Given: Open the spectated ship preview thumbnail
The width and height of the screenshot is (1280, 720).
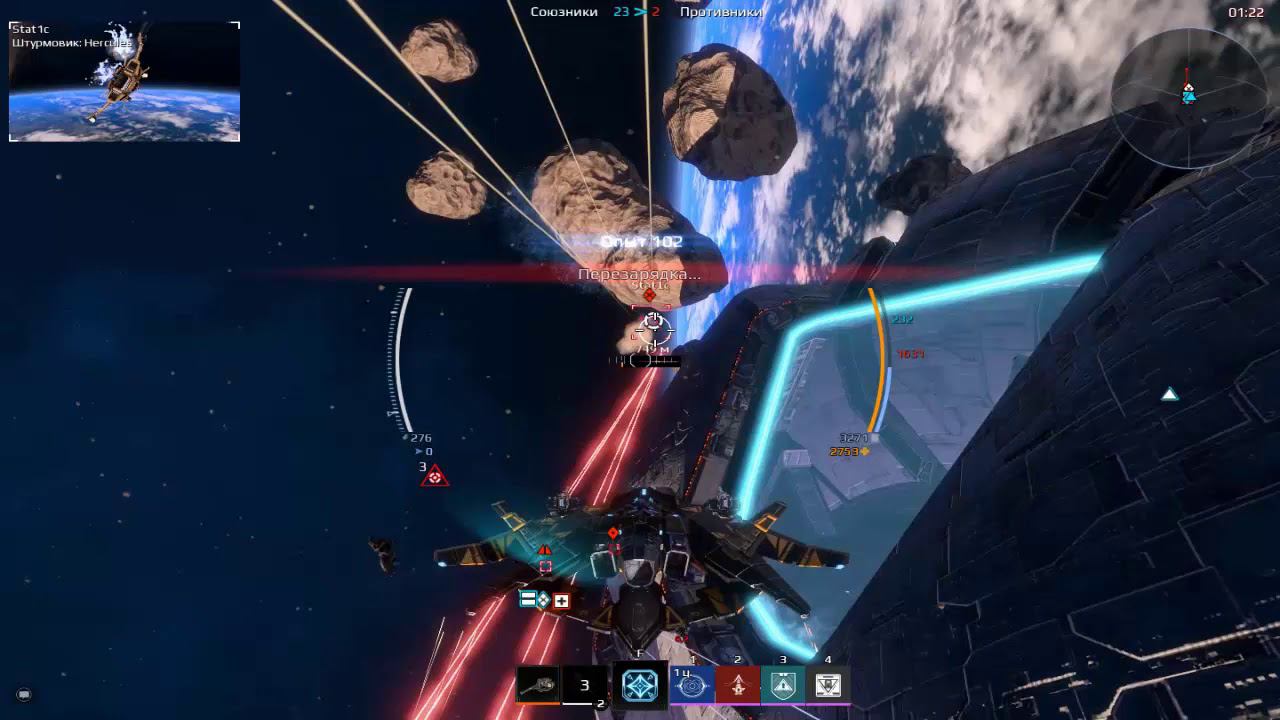Looking at the screenshot, I should click(125, 82).
